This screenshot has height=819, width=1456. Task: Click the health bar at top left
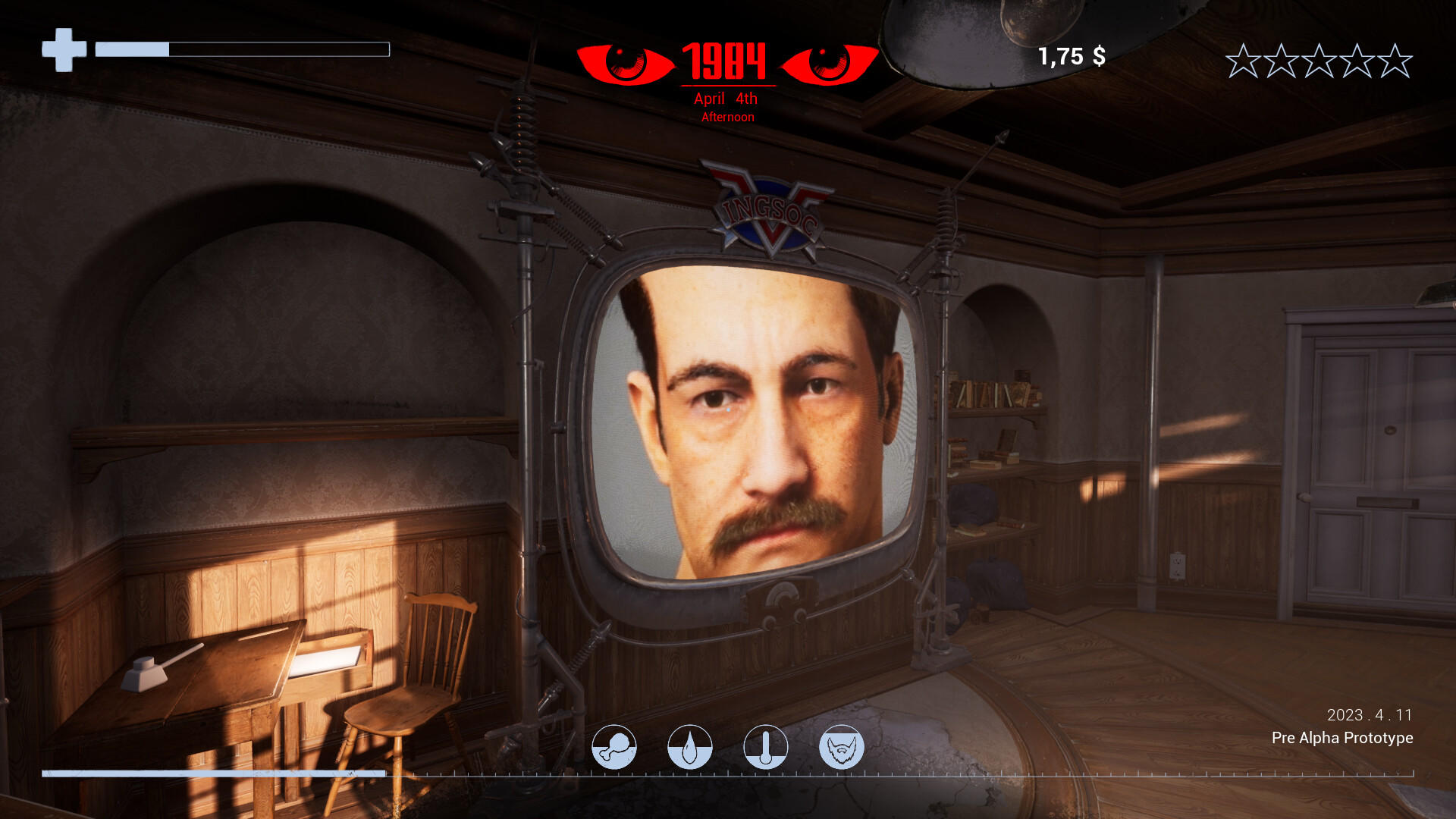click(241, 49)
